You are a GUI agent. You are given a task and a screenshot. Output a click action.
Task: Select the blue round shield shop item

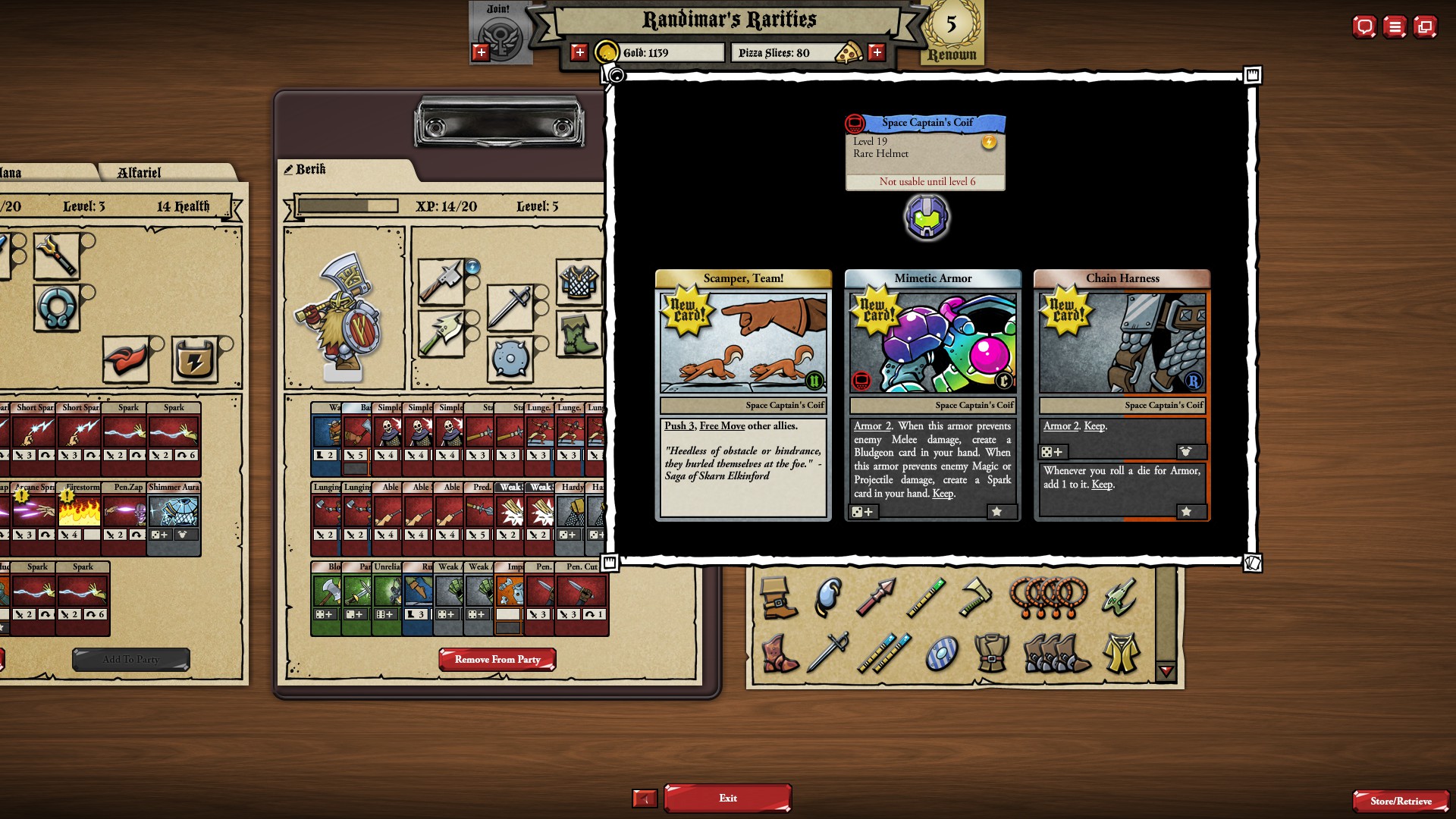pyautogui.click(x=943, y=654)
